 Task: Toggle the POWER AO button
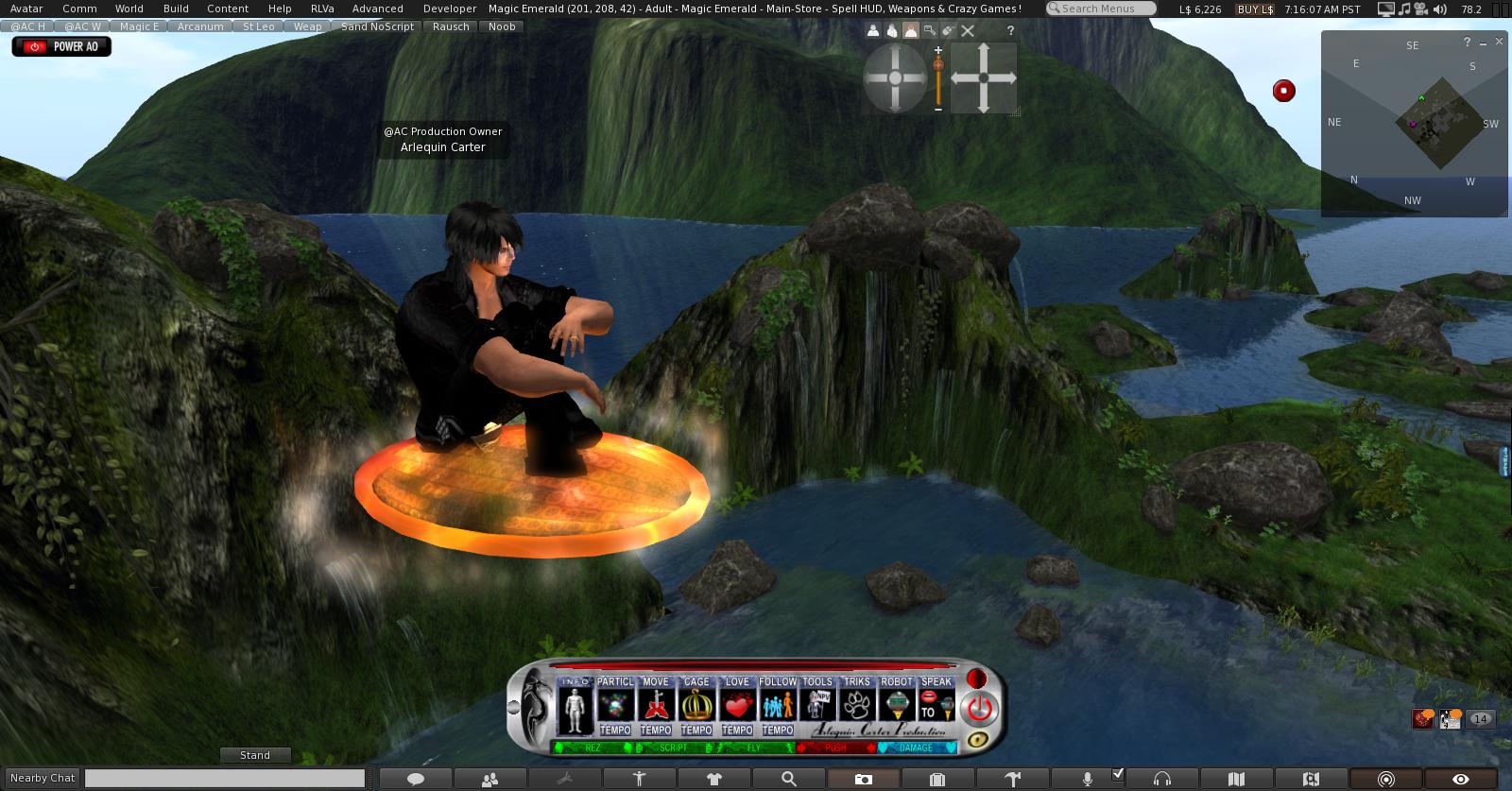point(61,46)
